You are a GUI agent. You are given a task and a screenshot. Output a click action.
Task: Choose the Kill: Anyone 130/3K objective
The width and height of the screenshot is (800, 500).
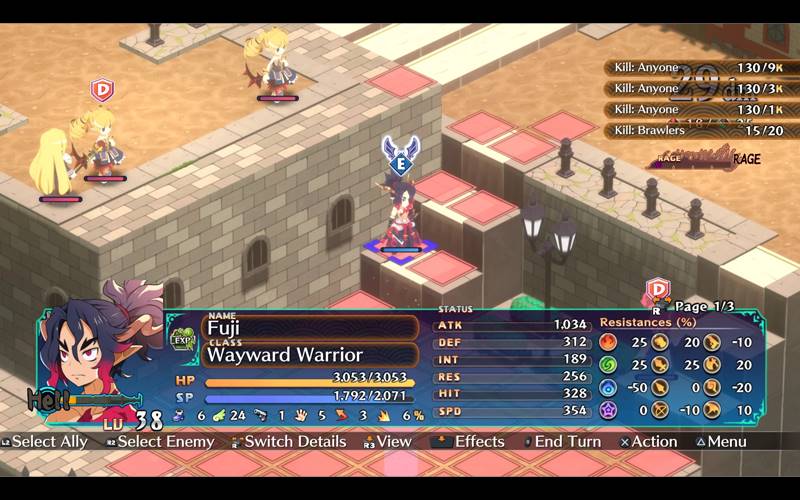point(691,89)
